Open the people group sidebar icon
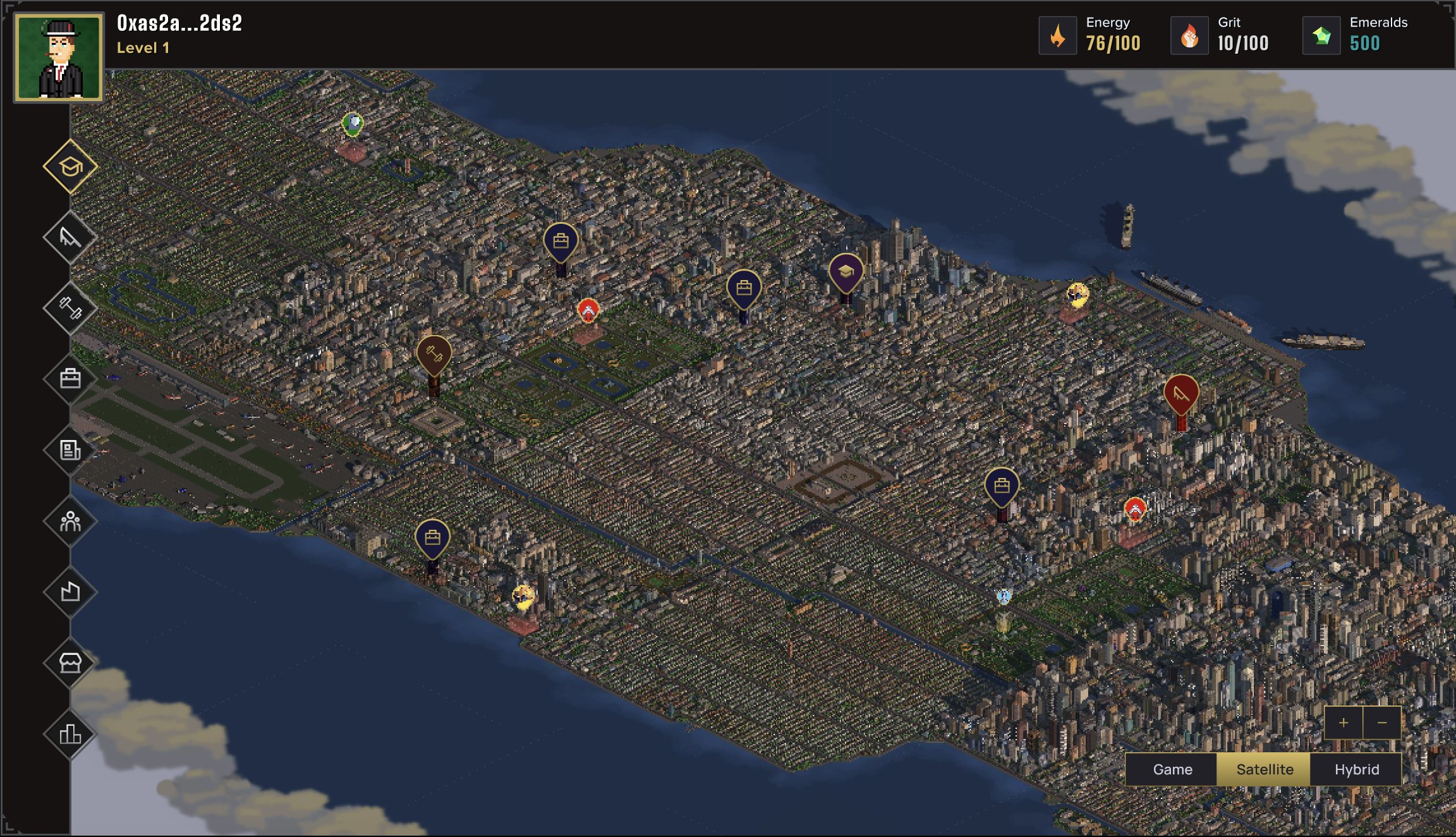The height and width of the screenshot is (837, 1456). [x=70, y=522]
